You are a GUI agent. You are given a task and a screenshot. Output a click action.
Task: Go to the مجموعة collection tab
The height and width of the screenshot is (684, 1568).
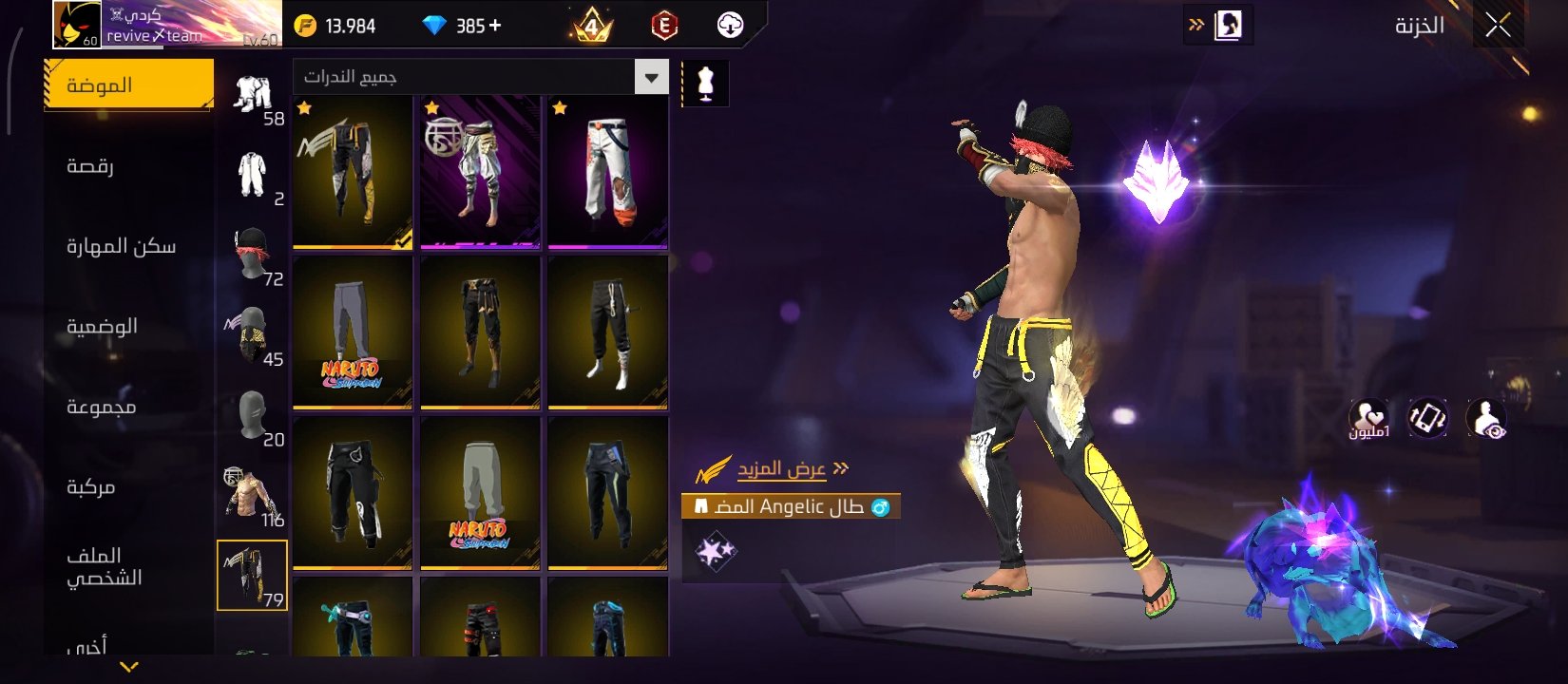(101, 407)
